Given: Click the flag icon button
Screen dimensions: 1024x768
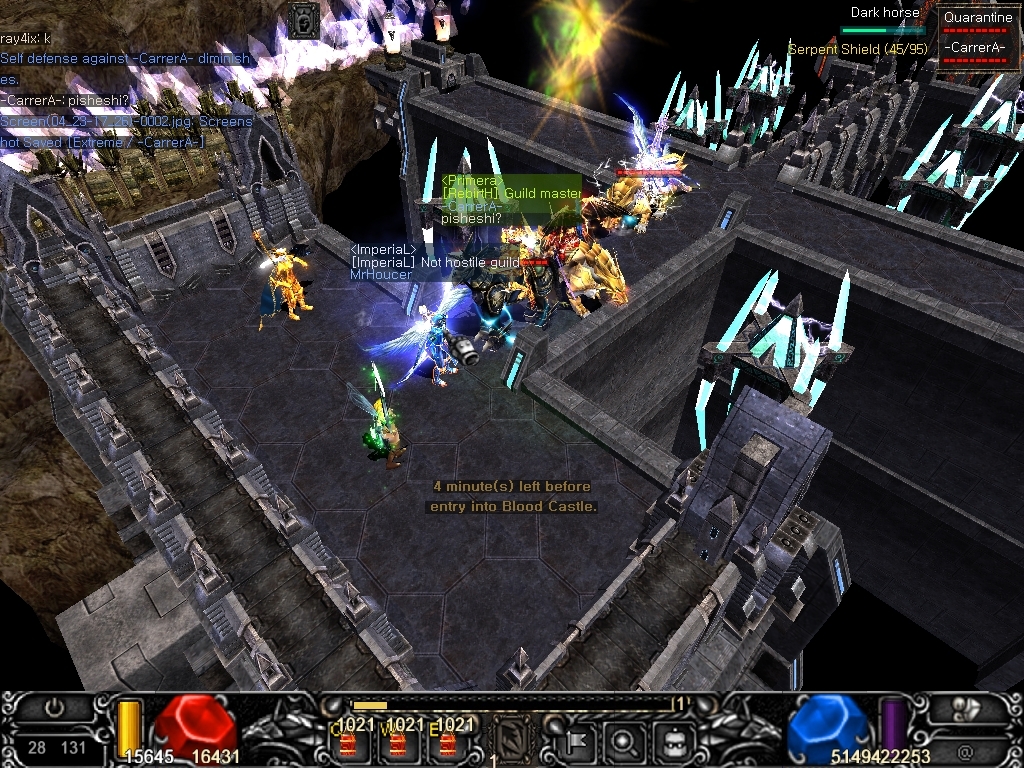Looking at the screenshot, I should point(578,741).
